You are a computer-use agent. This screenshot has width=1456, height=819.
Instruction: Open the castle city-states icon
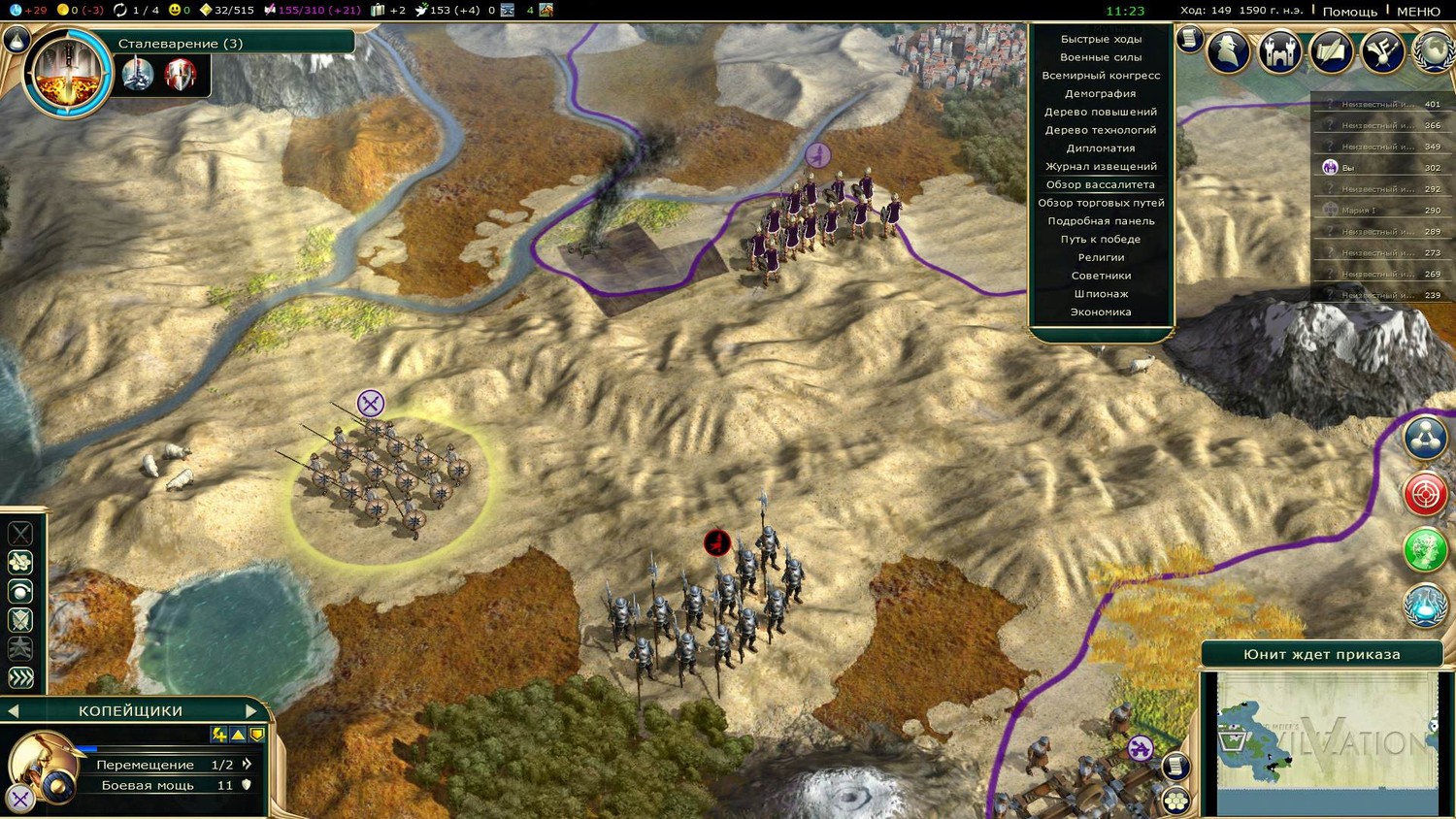[1279, 51]
